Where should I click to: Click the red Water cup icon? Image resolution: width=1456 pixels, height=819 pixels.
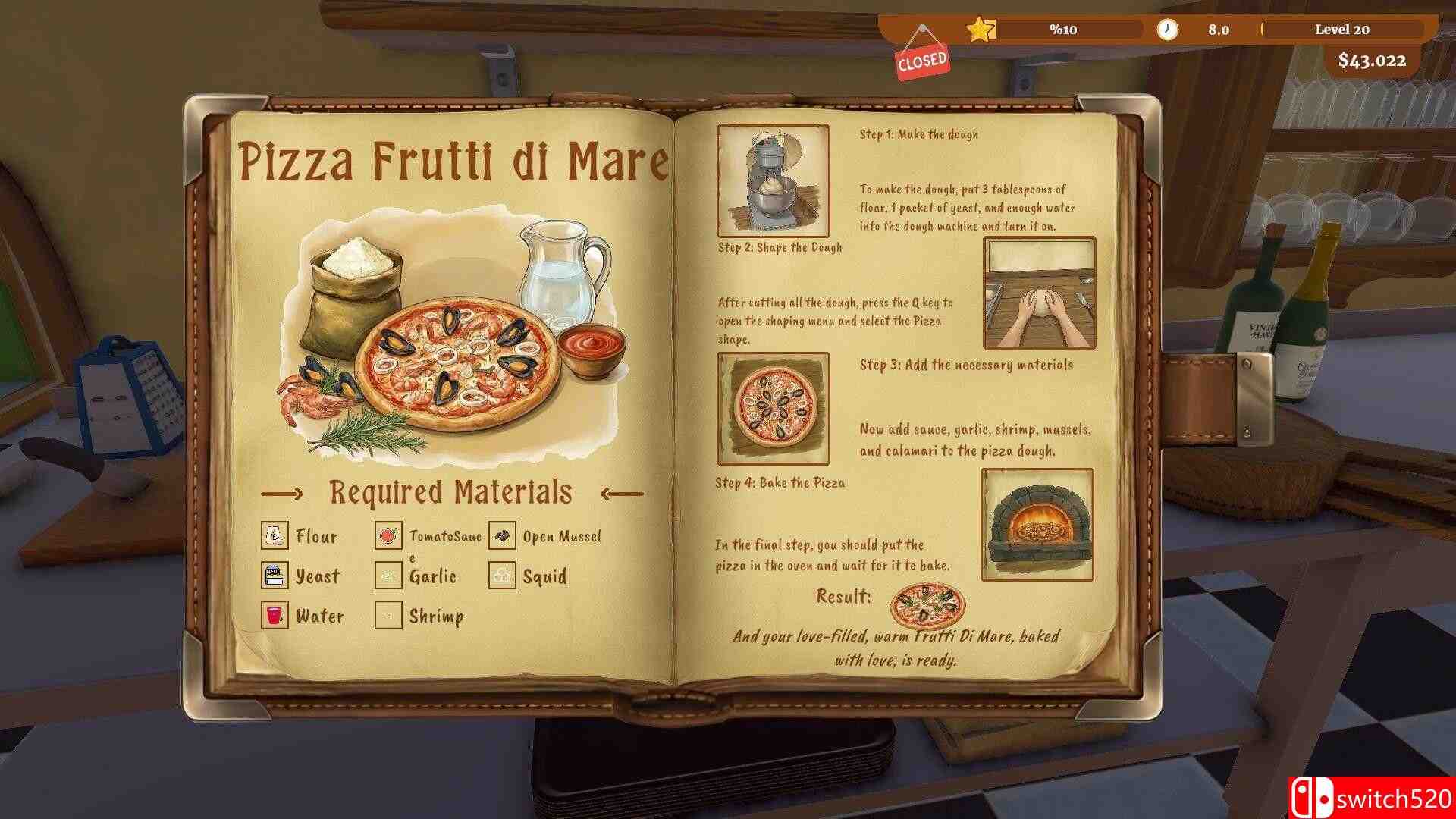274,615
